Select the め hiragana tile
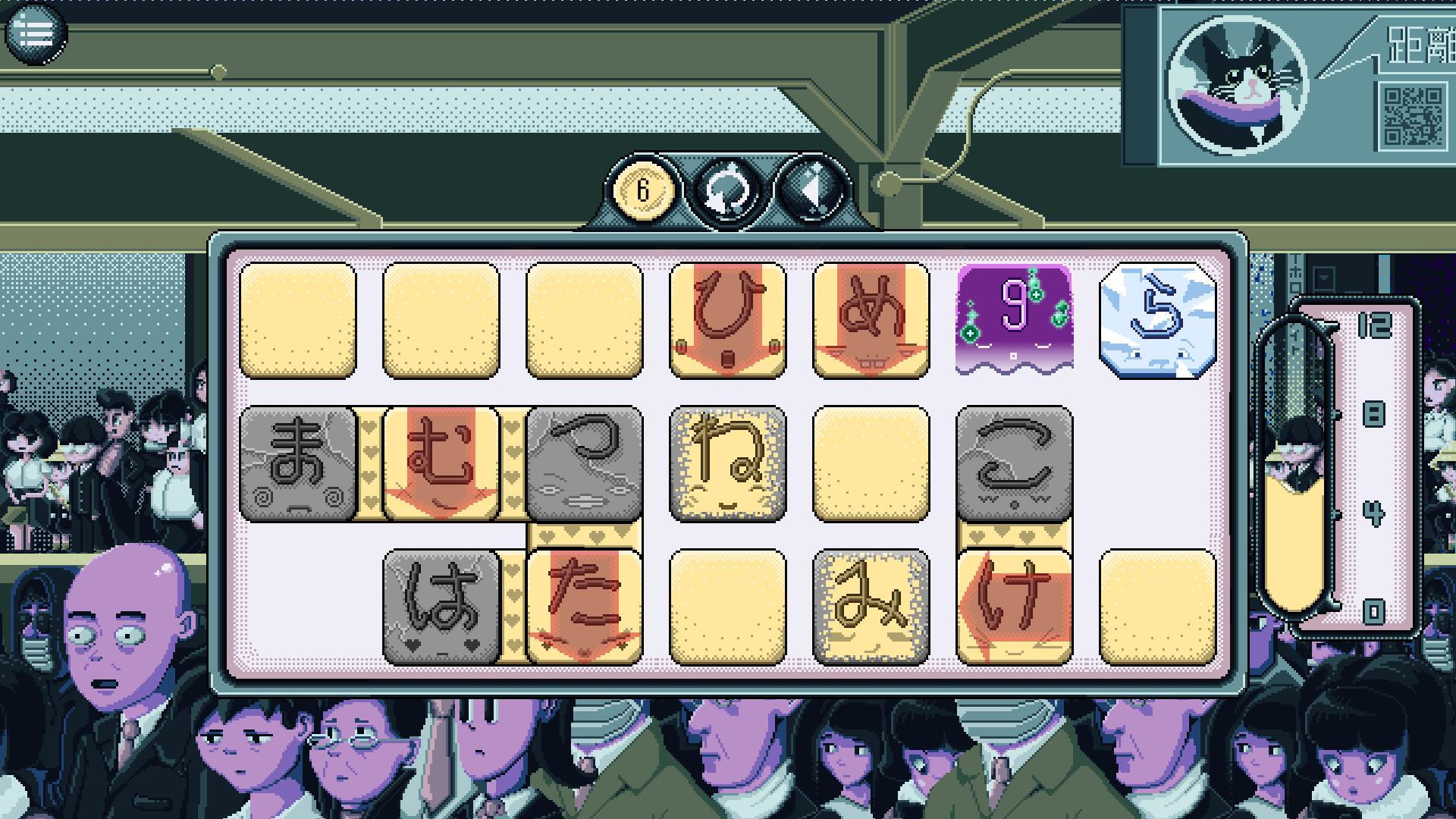The width and height of the screenshot is (1456, 819). tap(870, 318)
